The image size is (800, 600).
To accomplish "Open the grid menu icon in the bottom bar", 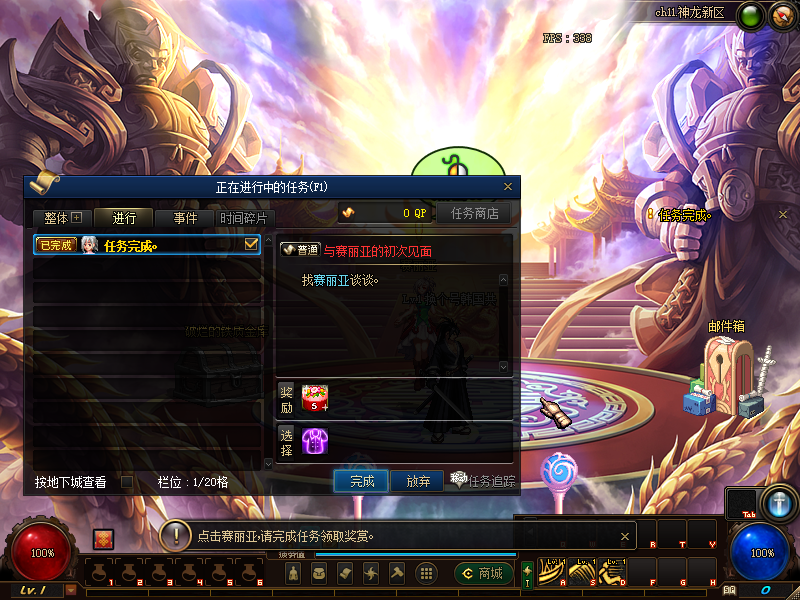I will [426, 573].
